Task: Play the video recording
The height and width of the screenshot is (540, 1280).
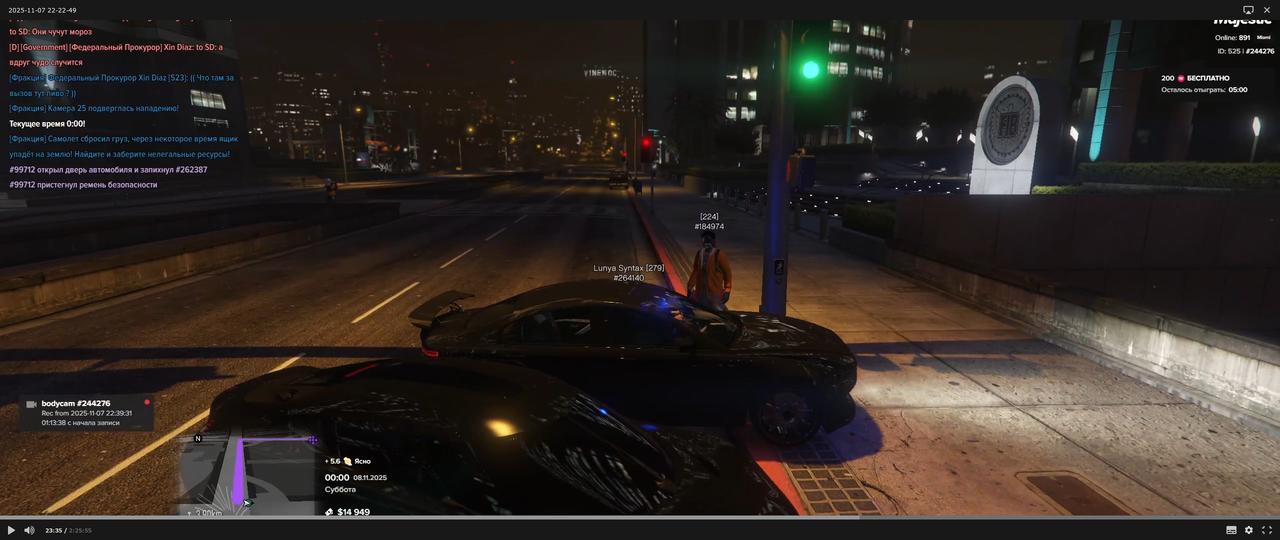Action: click(11, 530)
